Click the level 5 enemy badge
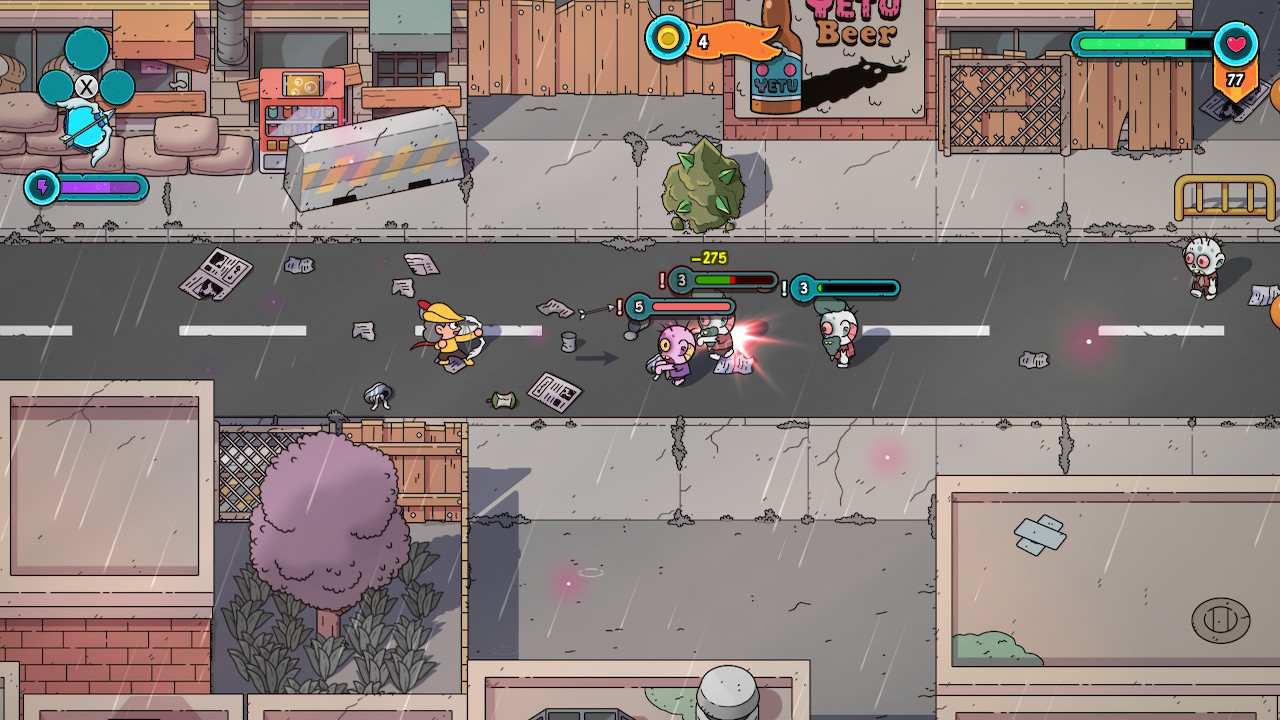This screenshot has width=1280, height=720. [x=638, y=307]
